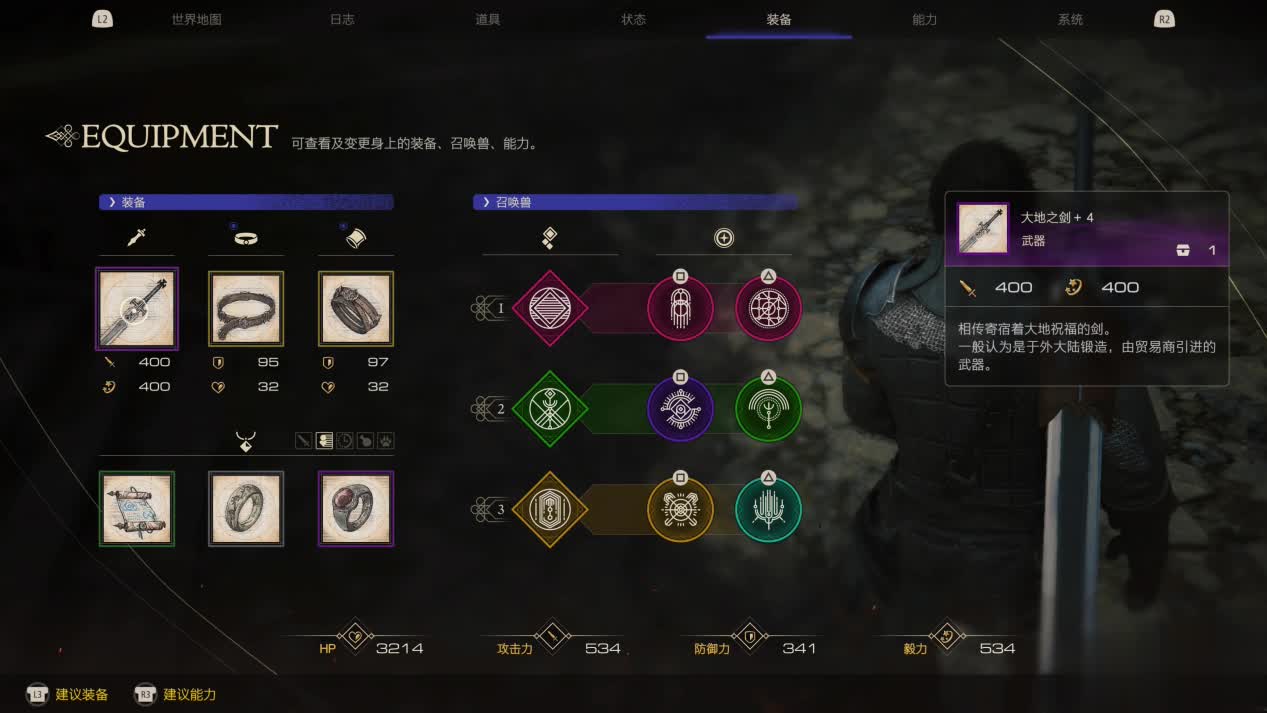Select the green circular ability icon
Screen dimensions: 1267x713
(x=768, y=409)
